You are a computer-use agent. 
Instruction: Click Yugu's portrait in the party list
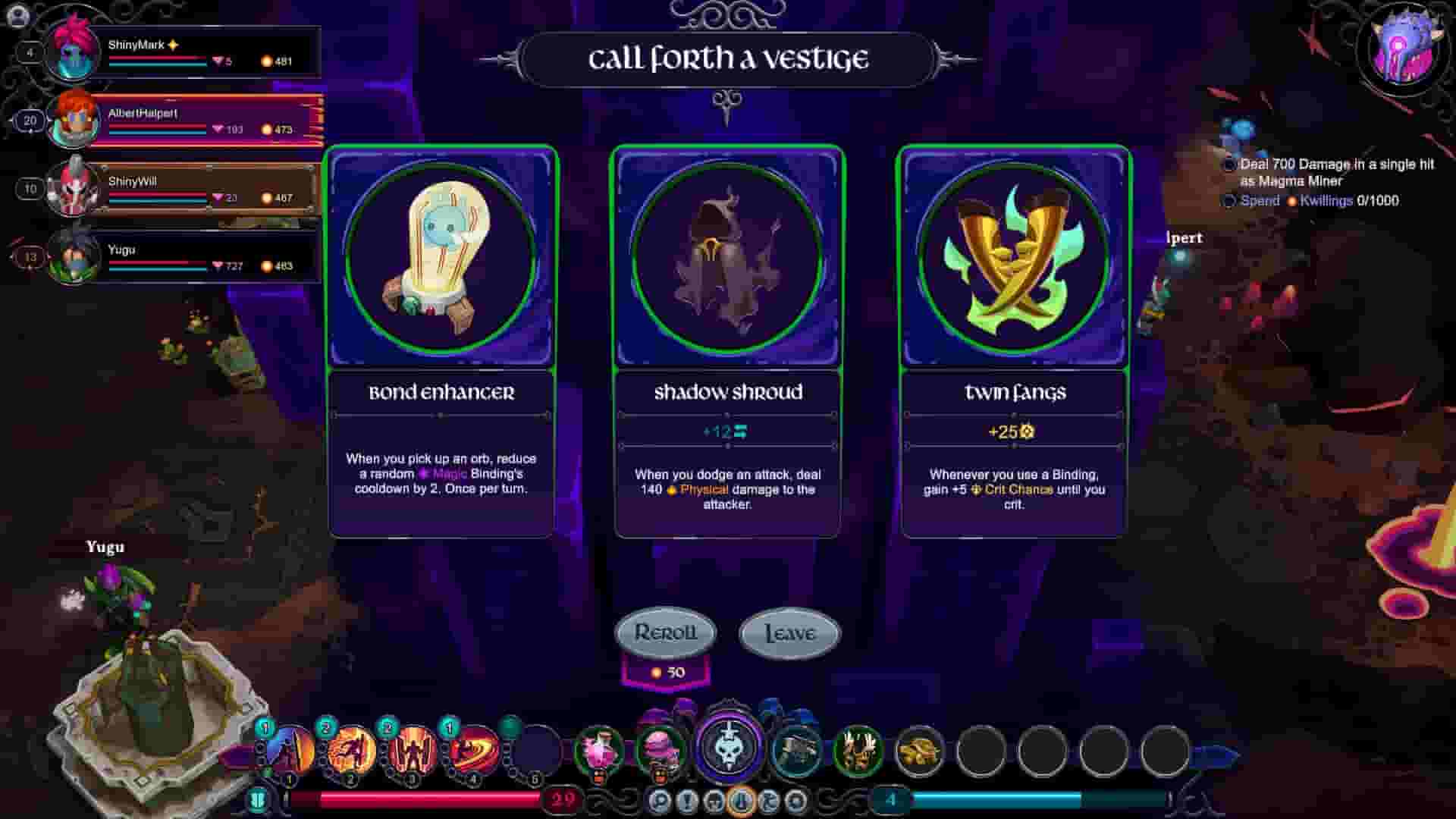(x=72, y=262)
